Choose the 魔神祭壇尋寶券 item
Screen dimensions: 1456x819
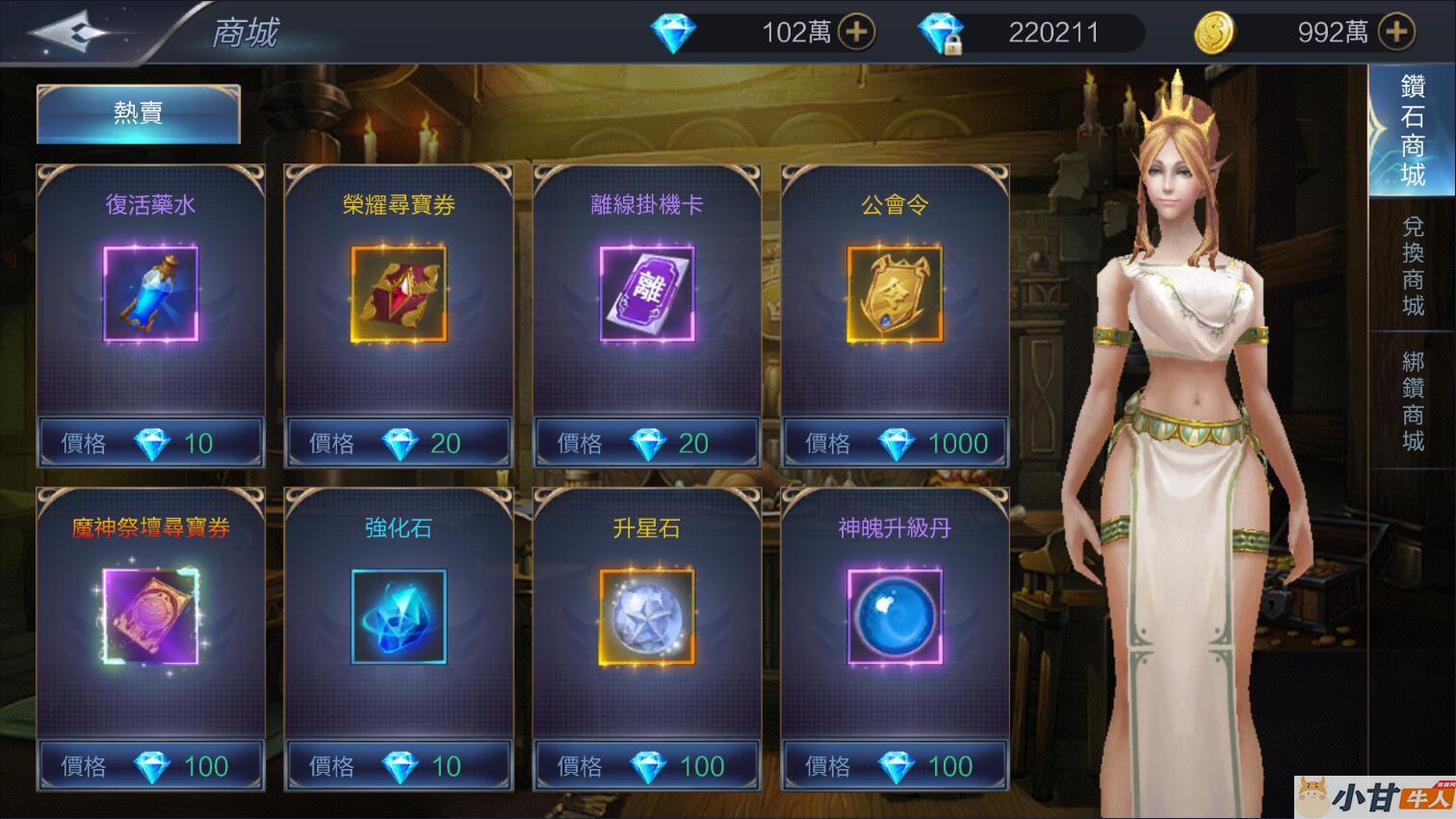pos(150,617)
